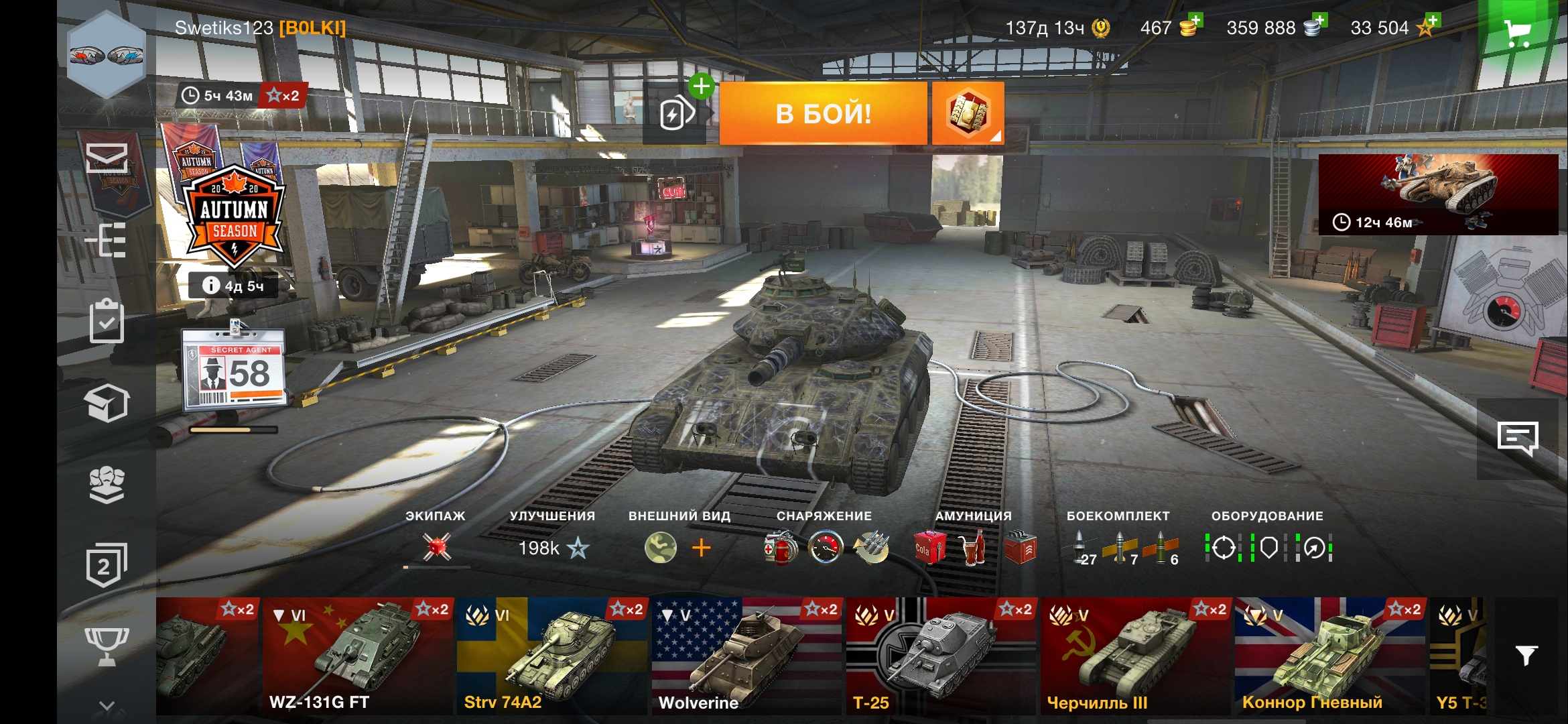View the limited-time tank offer banner
The height and width of the screenshot is (724, 1568).
(x=1437, y=194)
